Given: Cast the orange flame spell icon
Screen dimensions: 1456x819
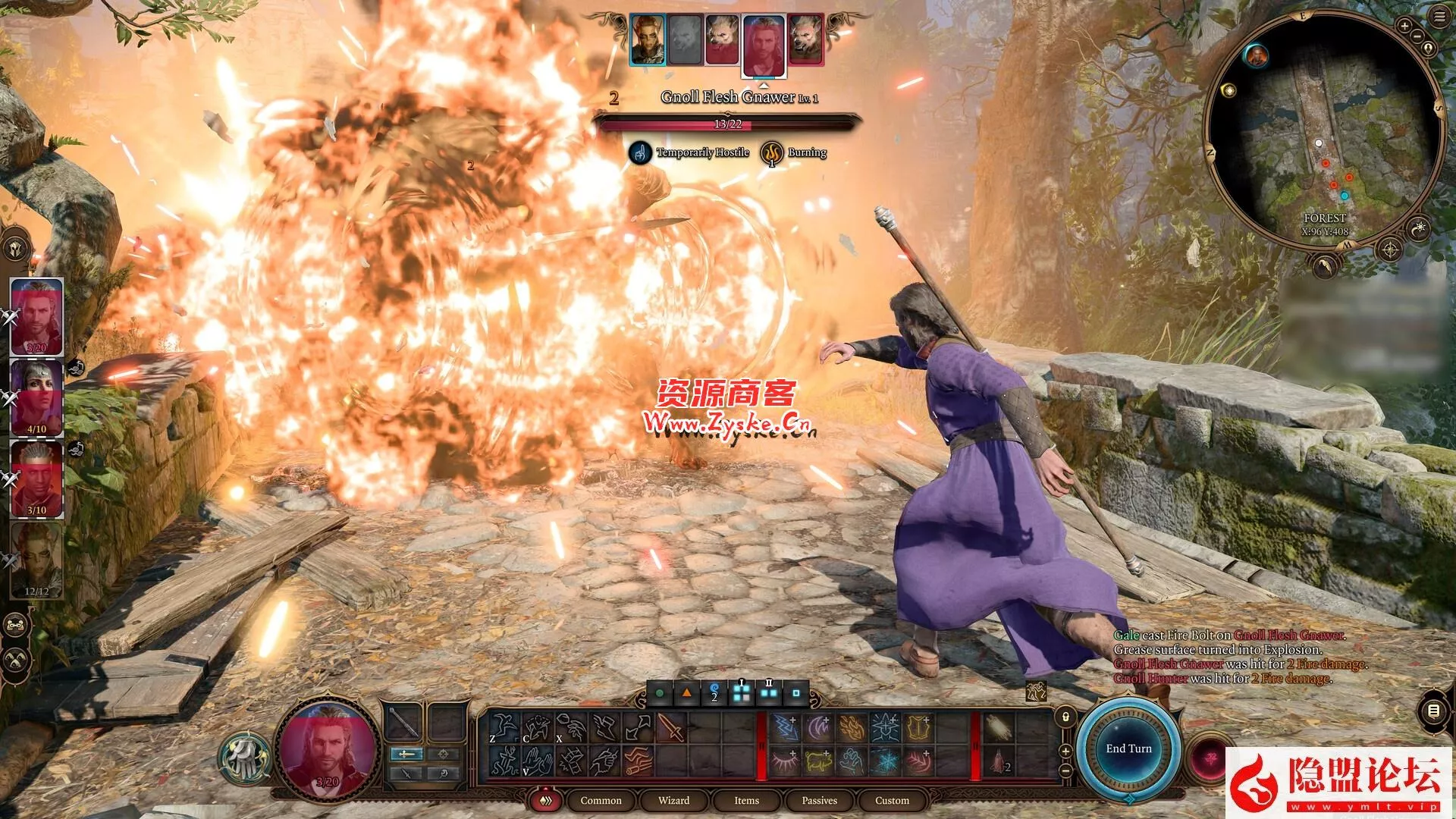Looking at the screenshot, I should [851, 729].
